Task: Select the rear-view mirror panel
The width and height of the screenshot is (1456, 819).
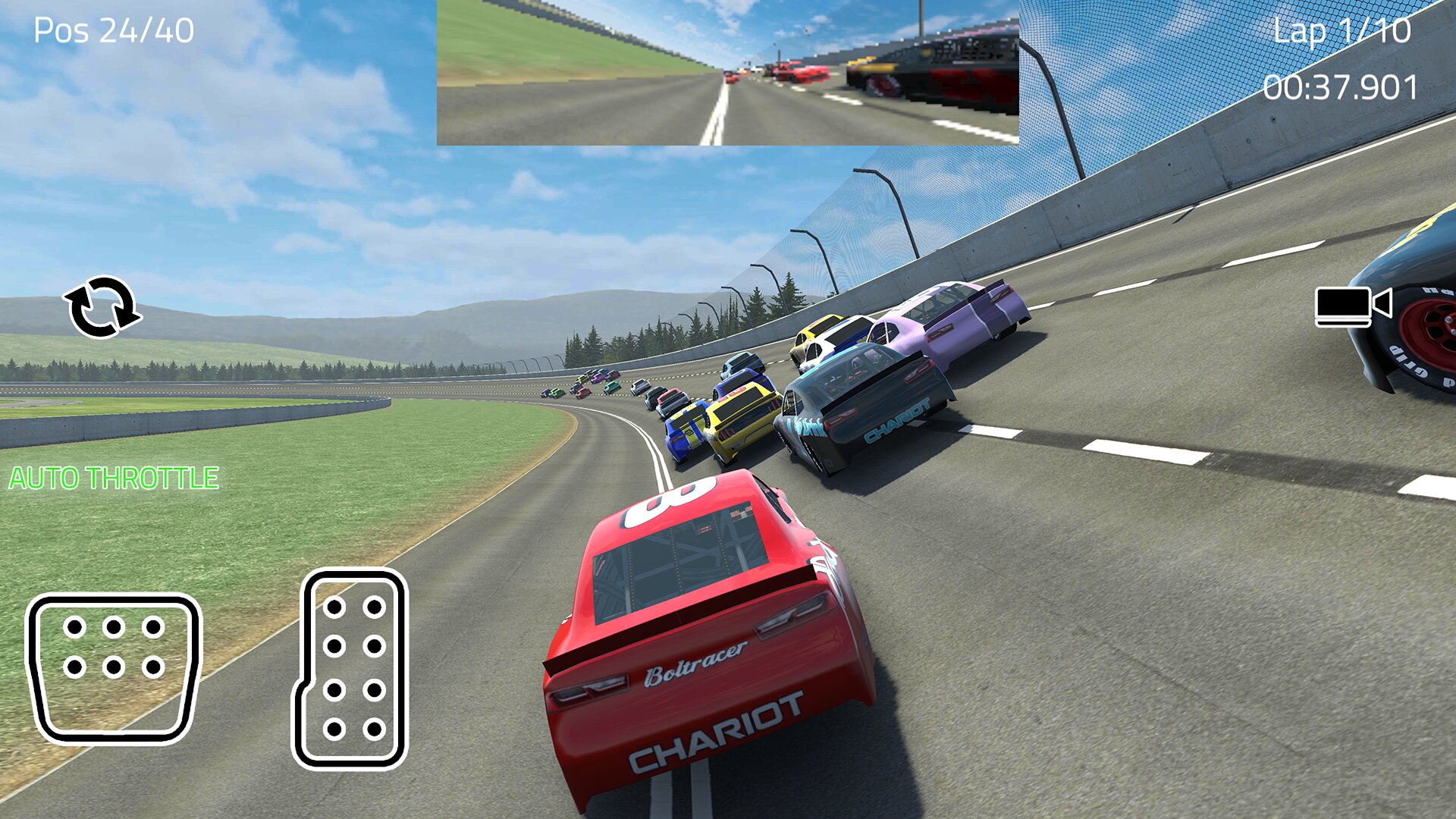Action: 727,73
